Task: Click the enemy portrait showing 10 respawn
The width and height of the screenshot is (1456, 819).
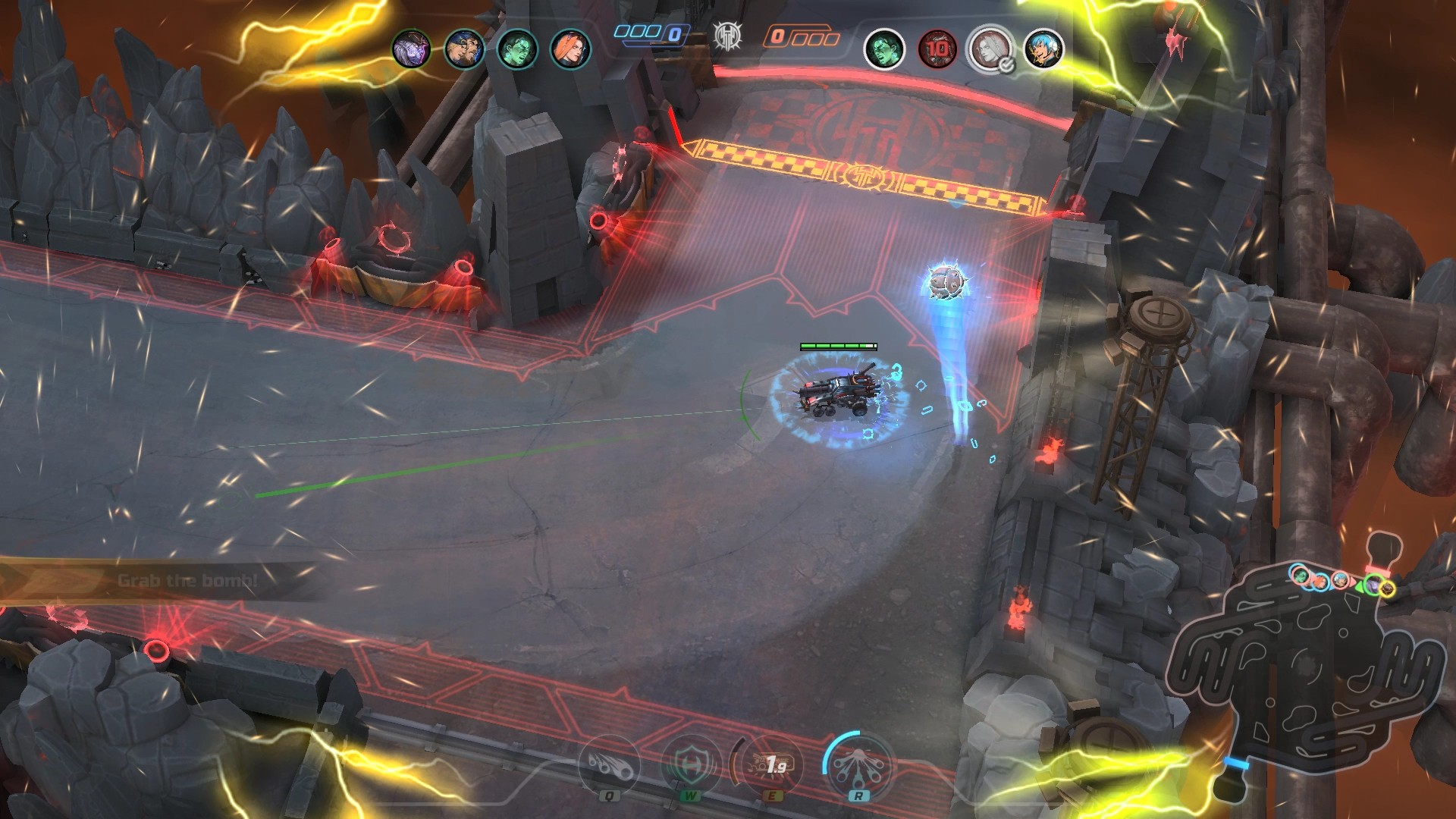Action: click(x=937, y=49)
